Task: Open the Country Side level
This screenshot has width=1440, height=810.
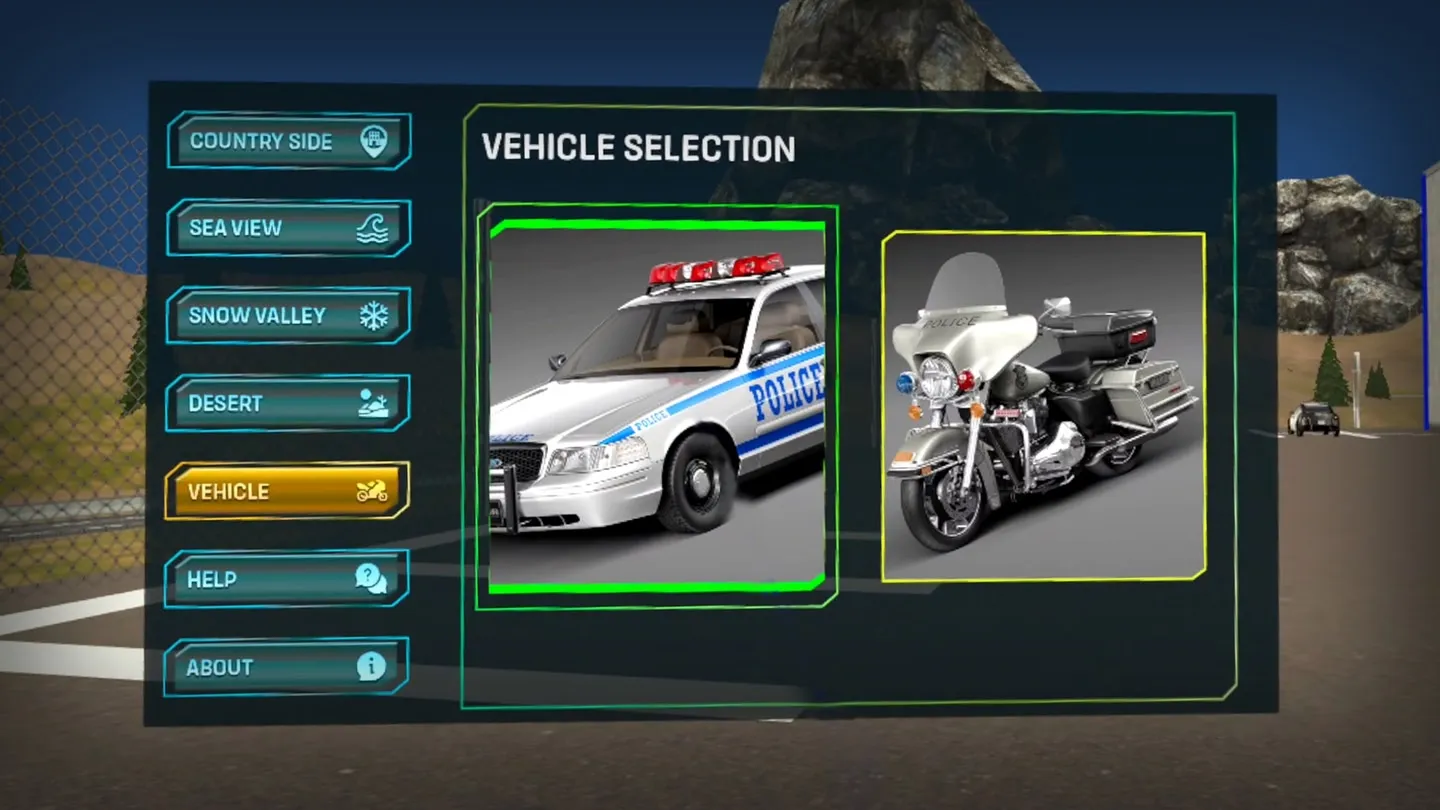Action: [x=288, y=141]
